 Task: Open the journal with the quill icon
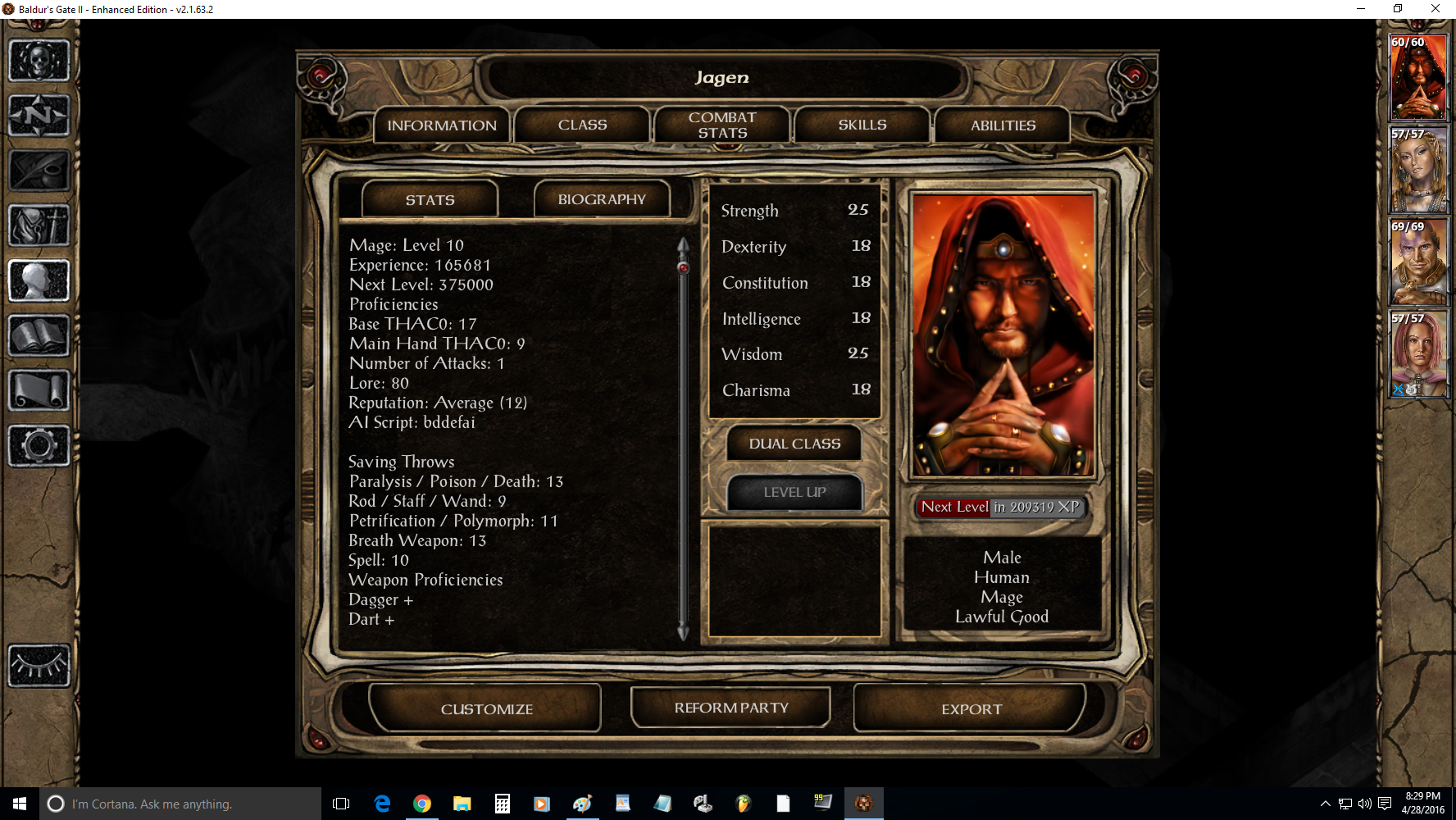point(39,170)
